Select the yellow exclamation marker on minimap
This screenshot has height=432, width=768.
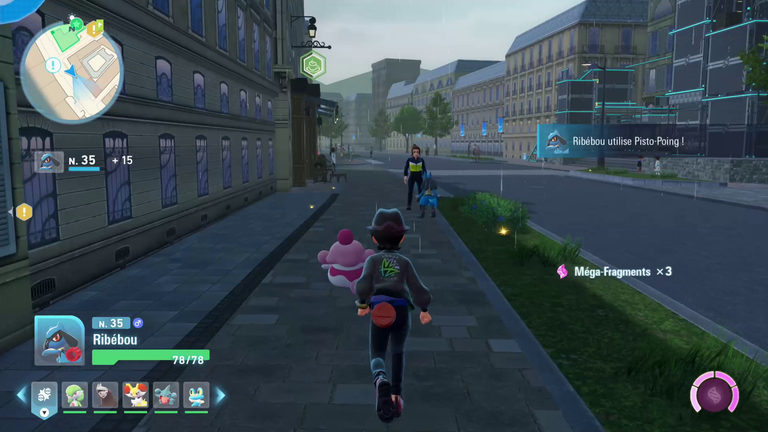(x=94, y=29)
